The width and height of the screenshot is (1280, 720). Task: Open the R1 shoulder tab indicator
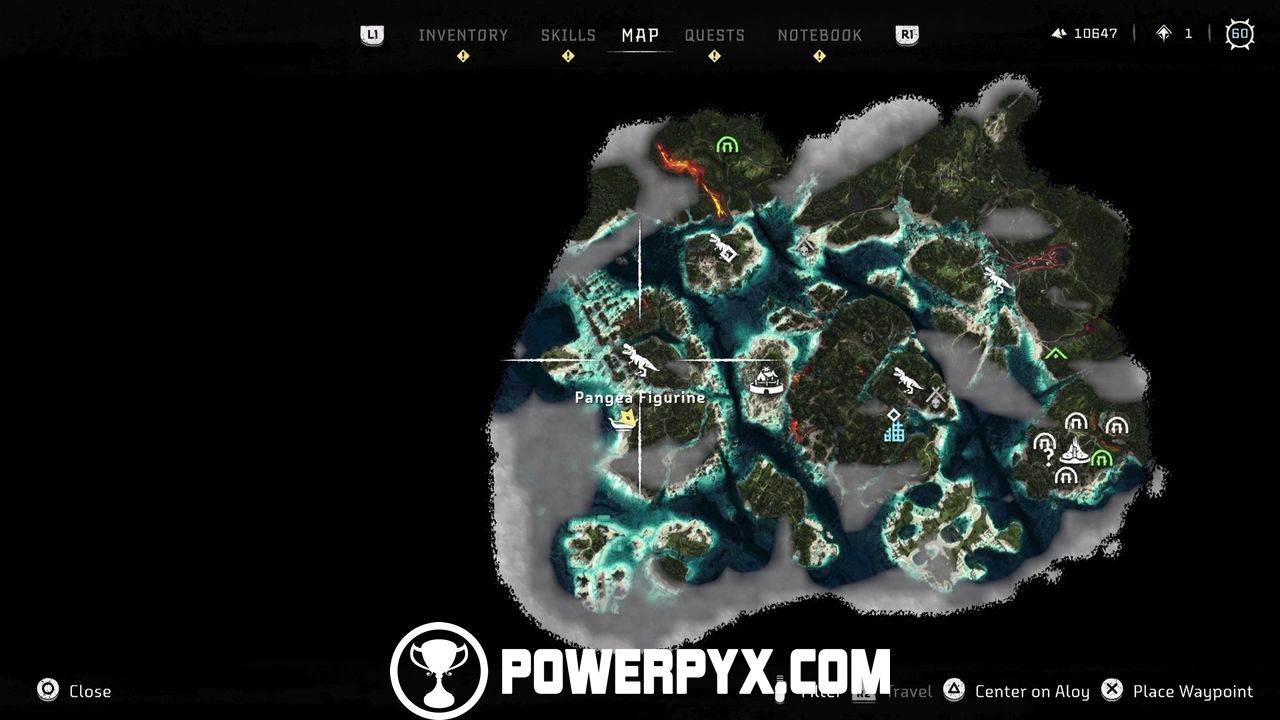click(x=906, y=33)
